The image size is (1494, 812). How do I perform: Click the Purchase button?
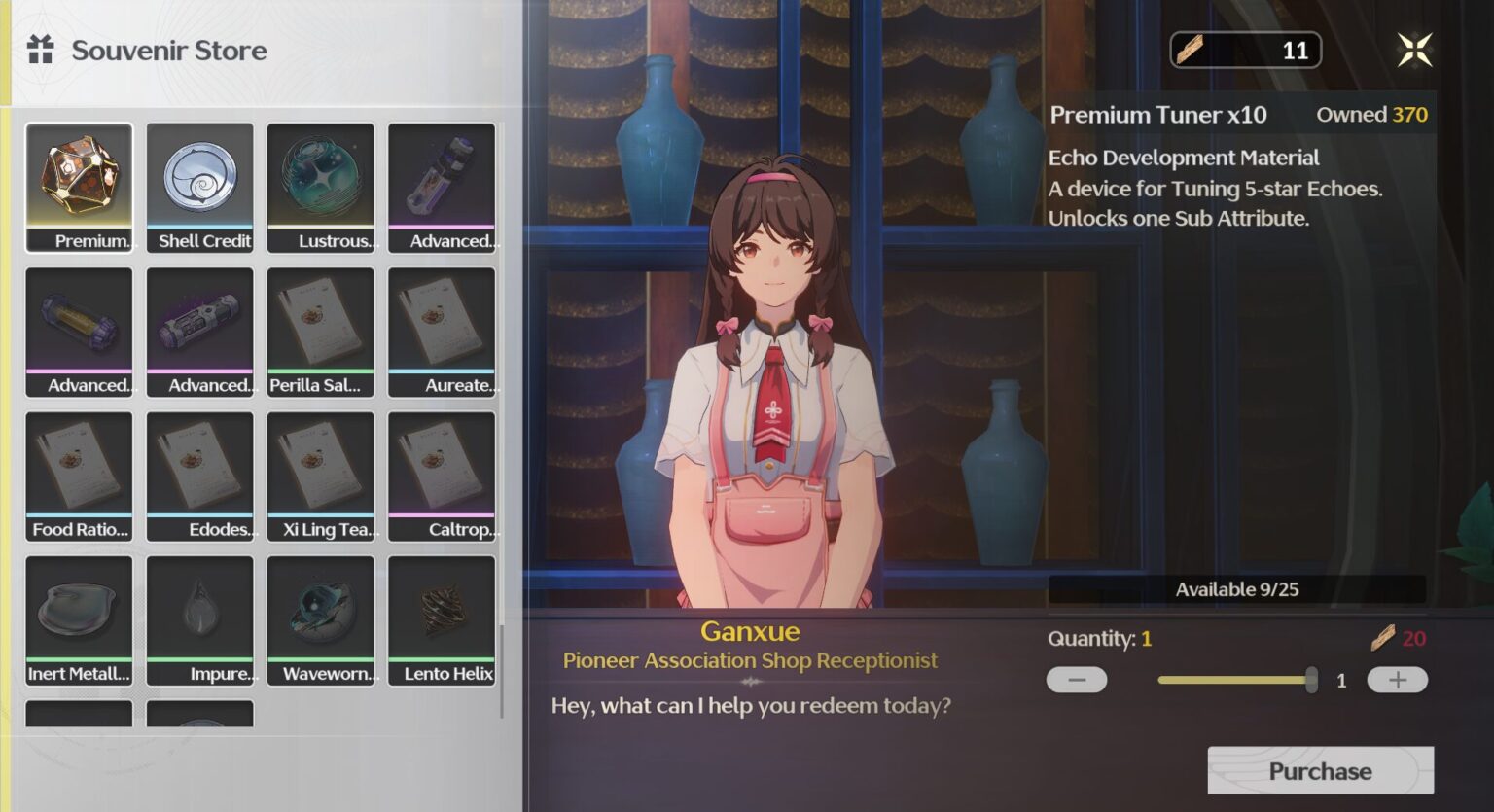(x=1320, y=771)
